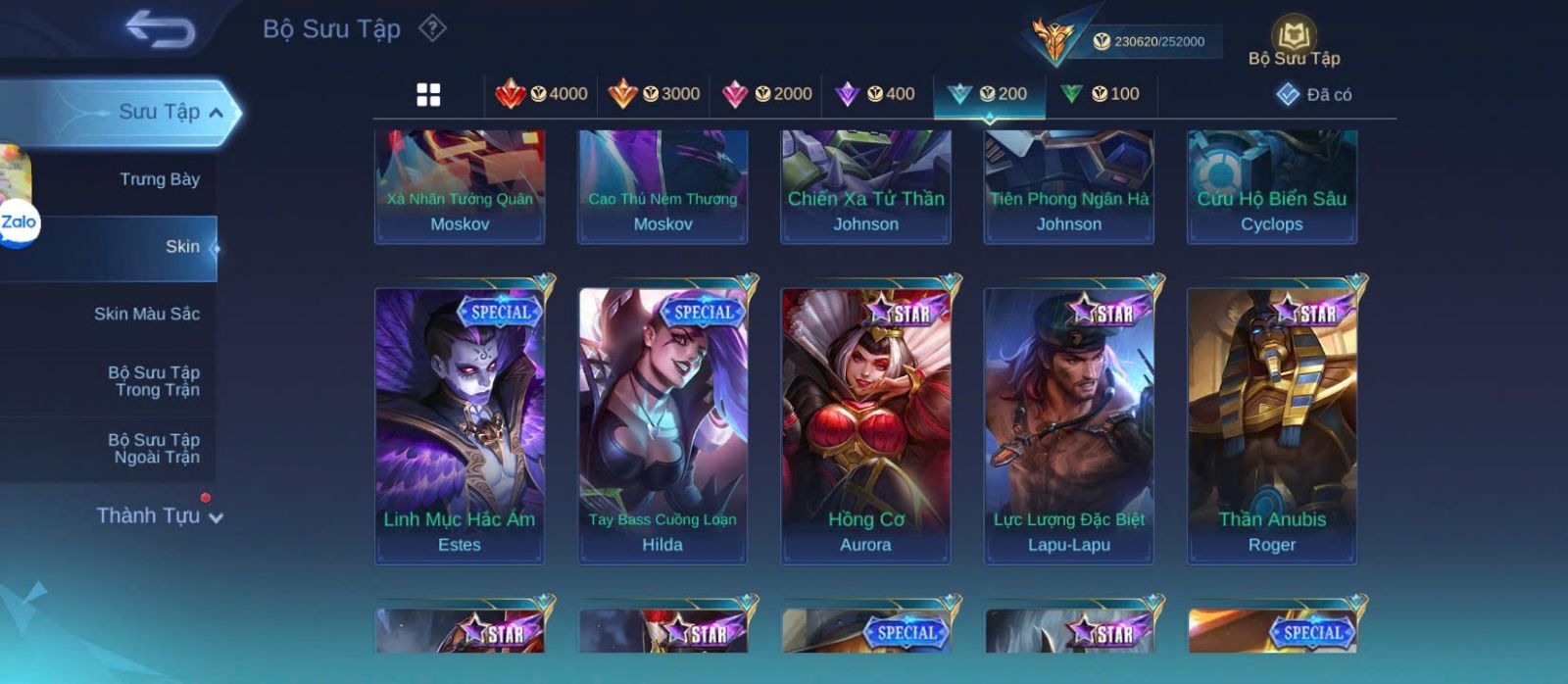Select Skin Màu Sắc in sidebar

click(x=146, y=314)
